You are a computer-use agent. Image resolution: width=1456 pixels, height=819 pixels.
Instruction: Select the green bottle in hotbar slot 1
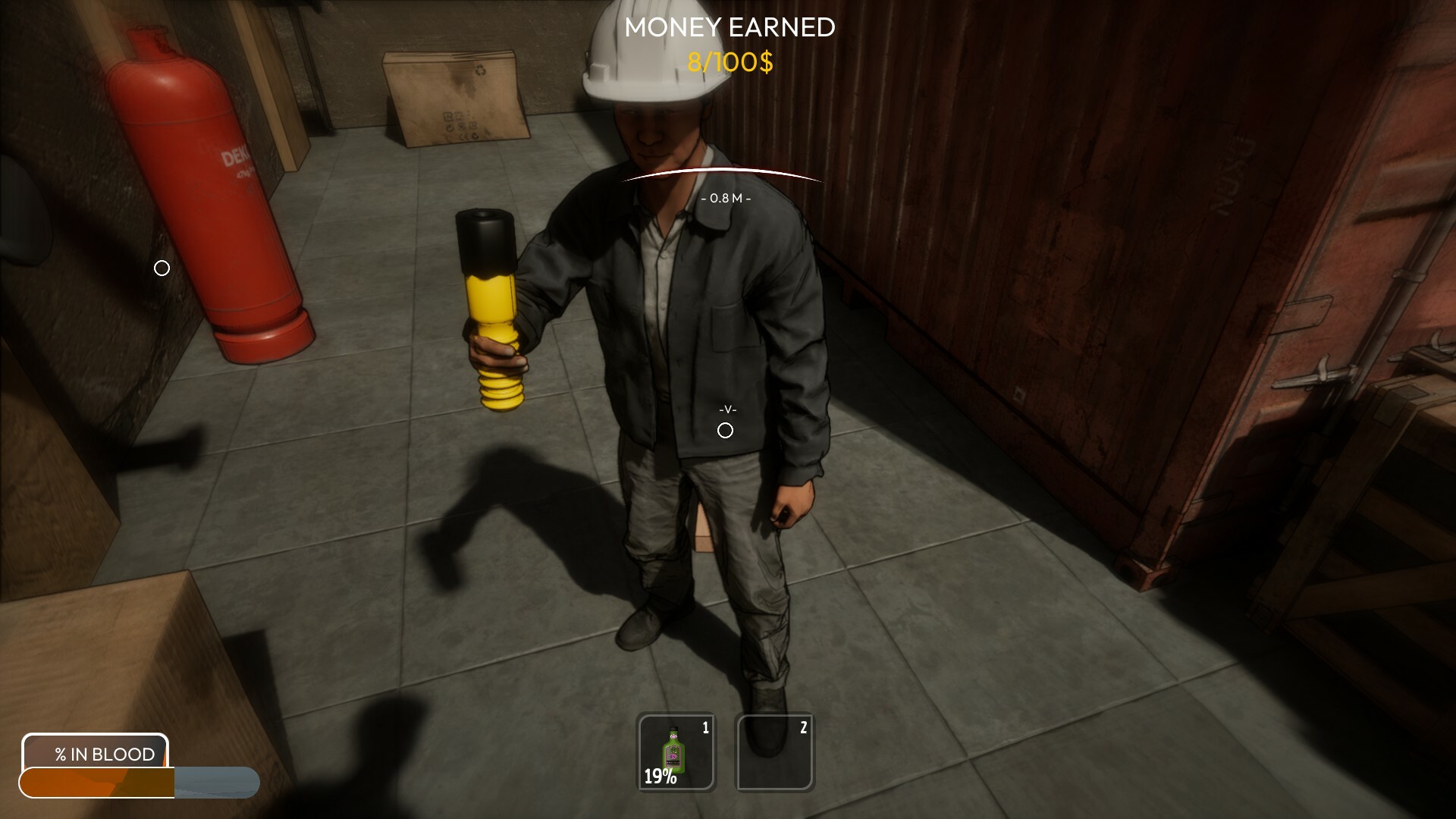pos(675,752)
